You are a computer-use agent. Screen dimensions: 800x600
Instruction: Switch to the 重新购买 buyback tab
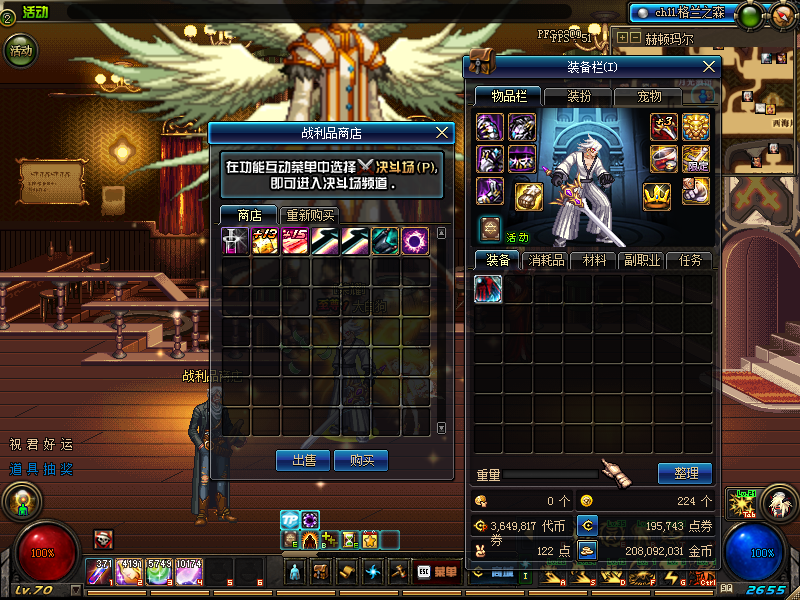[310, 215]
